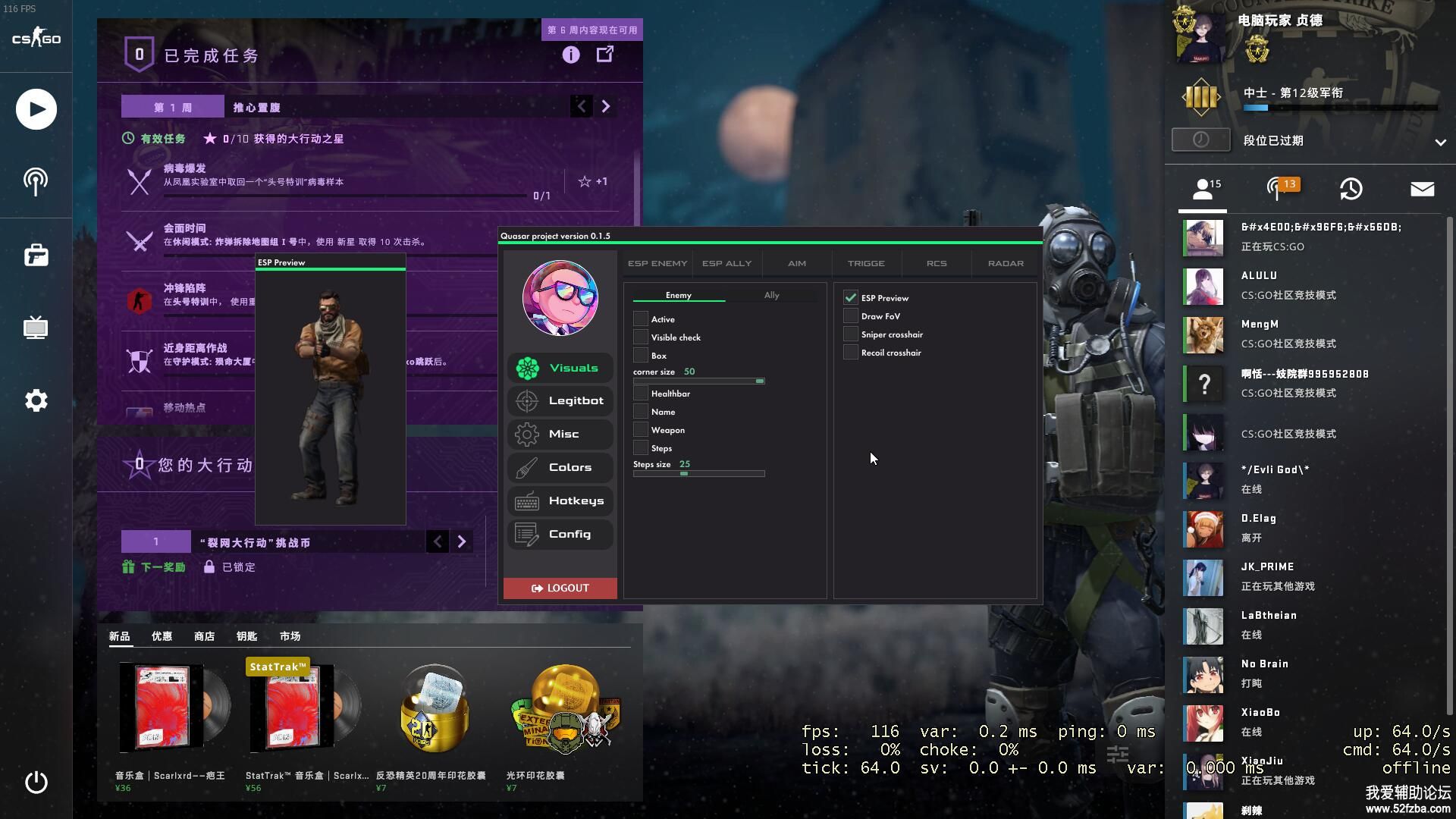This screenshot has height=819, width=1456.
Task: Open the inventory briefcase icon
Action: [x=36, y=256]
